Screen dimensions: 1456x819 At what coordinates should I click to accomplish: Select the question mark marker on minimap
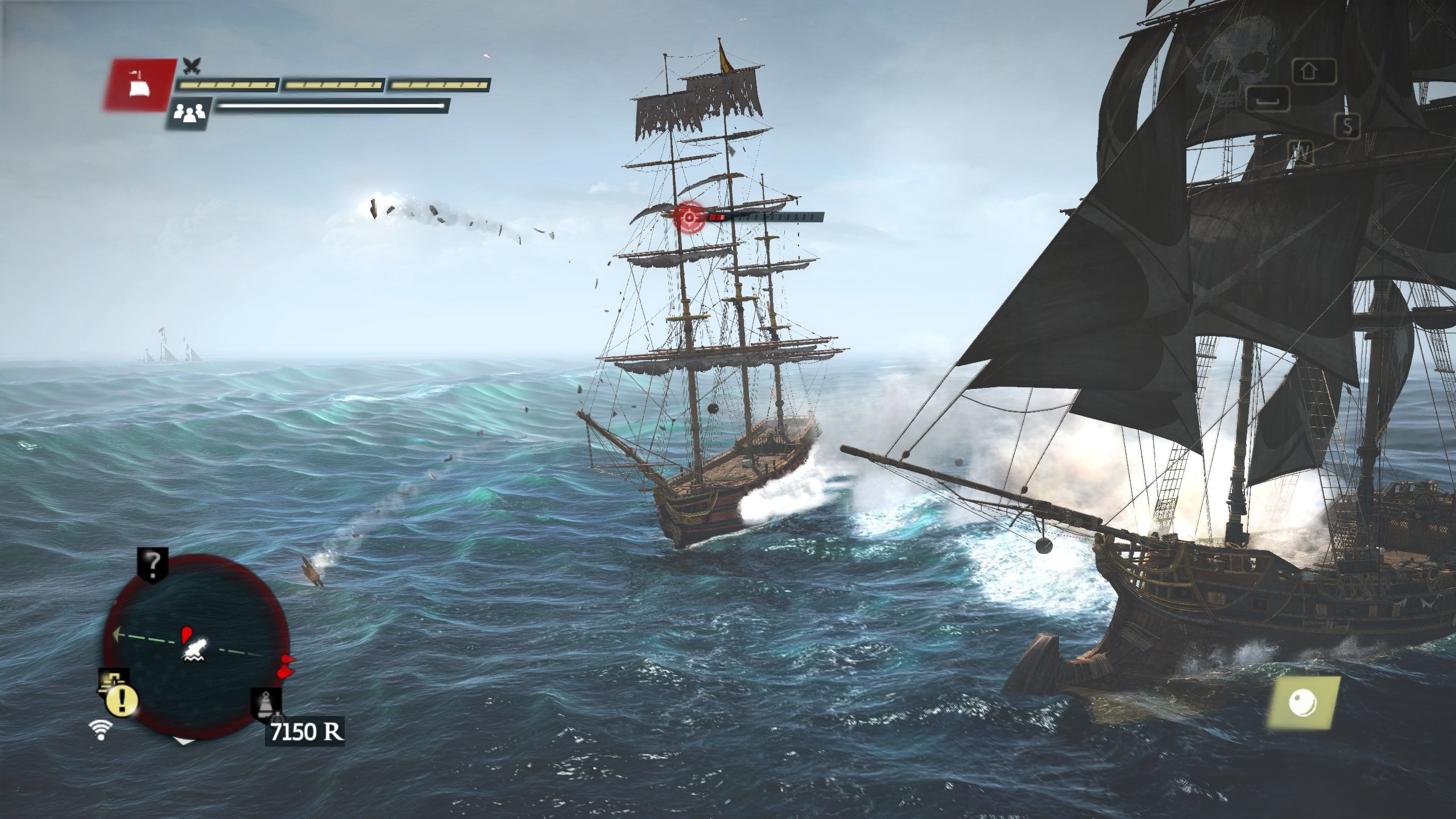pyautogui.click(x=153, y=564)
